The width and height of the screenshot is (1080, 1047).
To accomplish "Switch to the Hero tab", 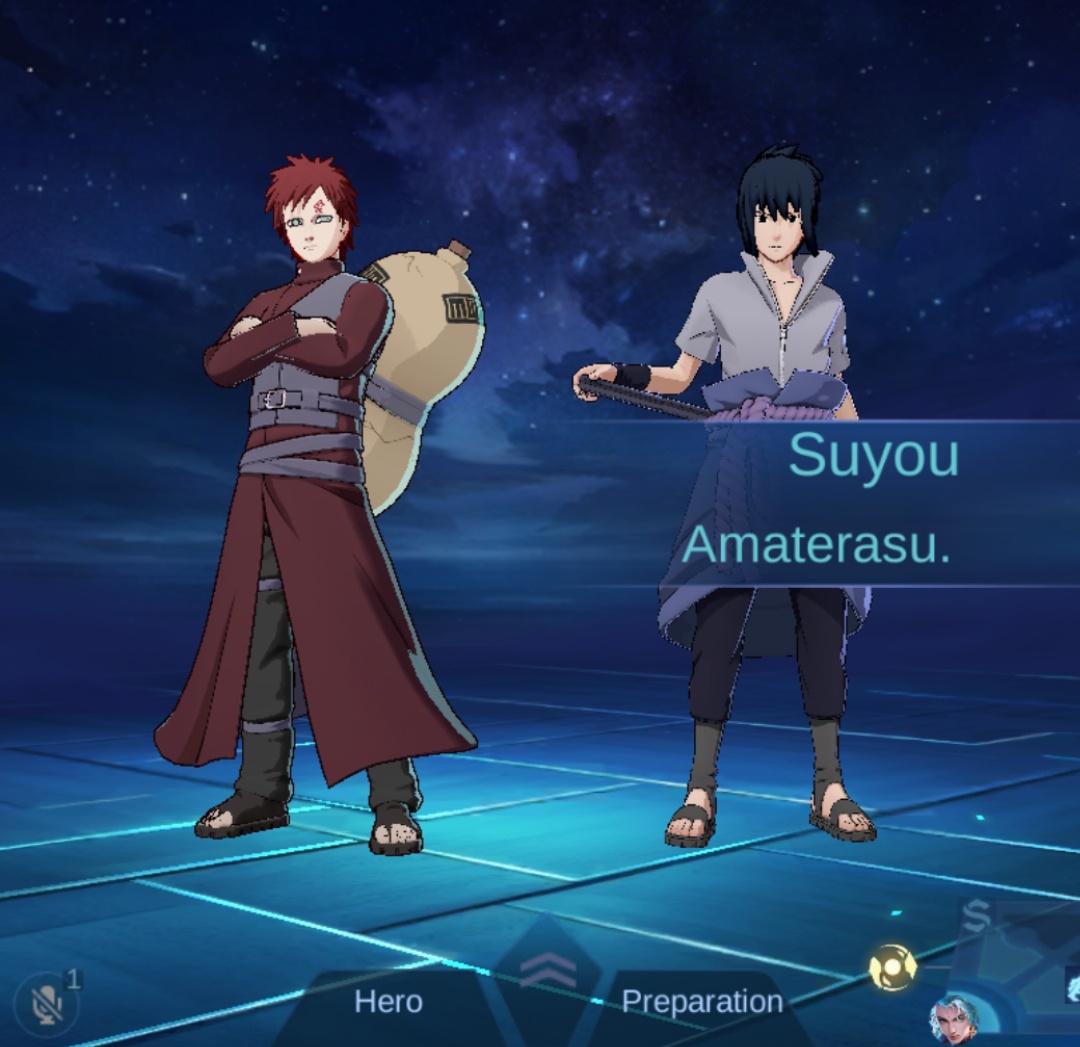I will (x=388, y=1001).
